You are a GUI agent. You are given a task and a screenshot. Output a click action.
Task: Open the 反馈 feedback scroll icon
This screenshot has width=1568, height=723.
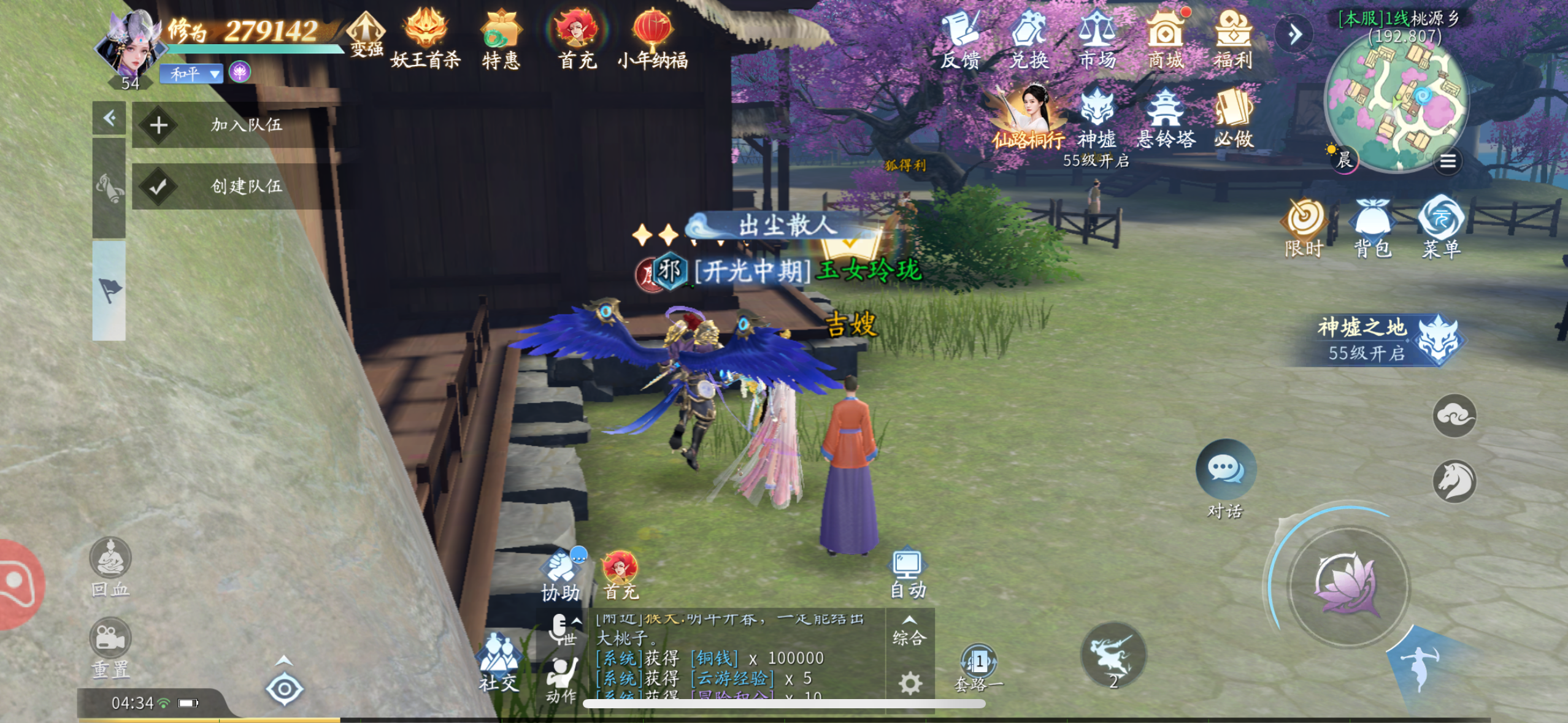point(960,38)
